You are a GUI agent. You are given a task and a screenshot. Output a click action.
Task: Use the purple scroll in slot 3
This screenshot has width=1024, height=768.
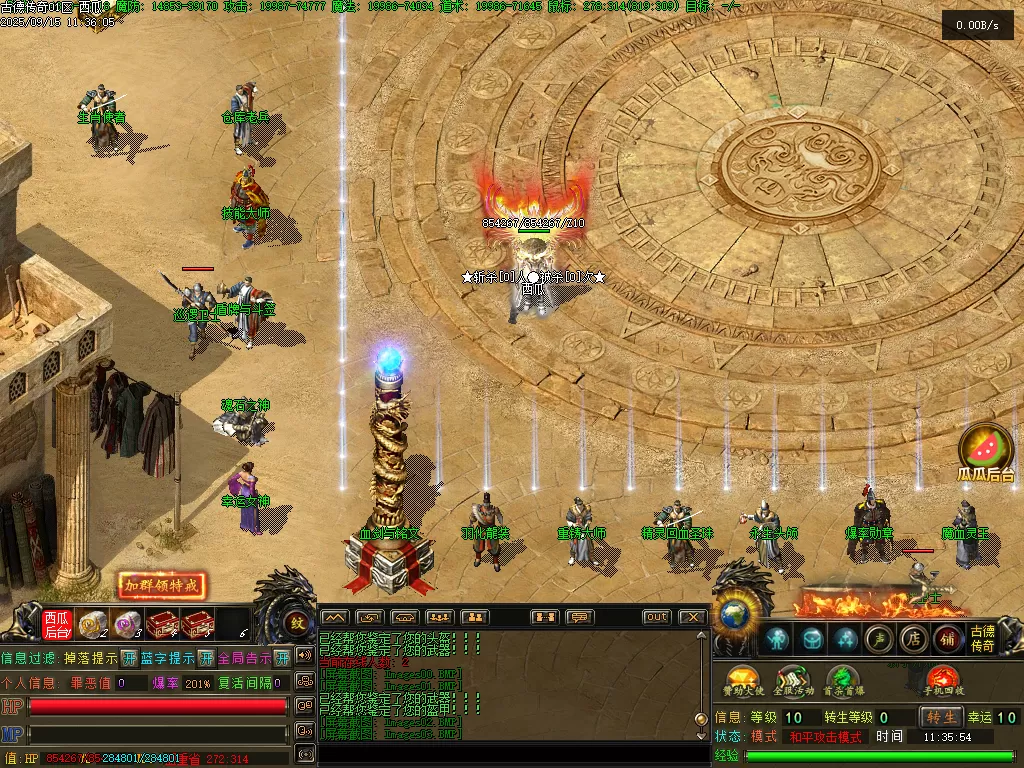point(126,625)
